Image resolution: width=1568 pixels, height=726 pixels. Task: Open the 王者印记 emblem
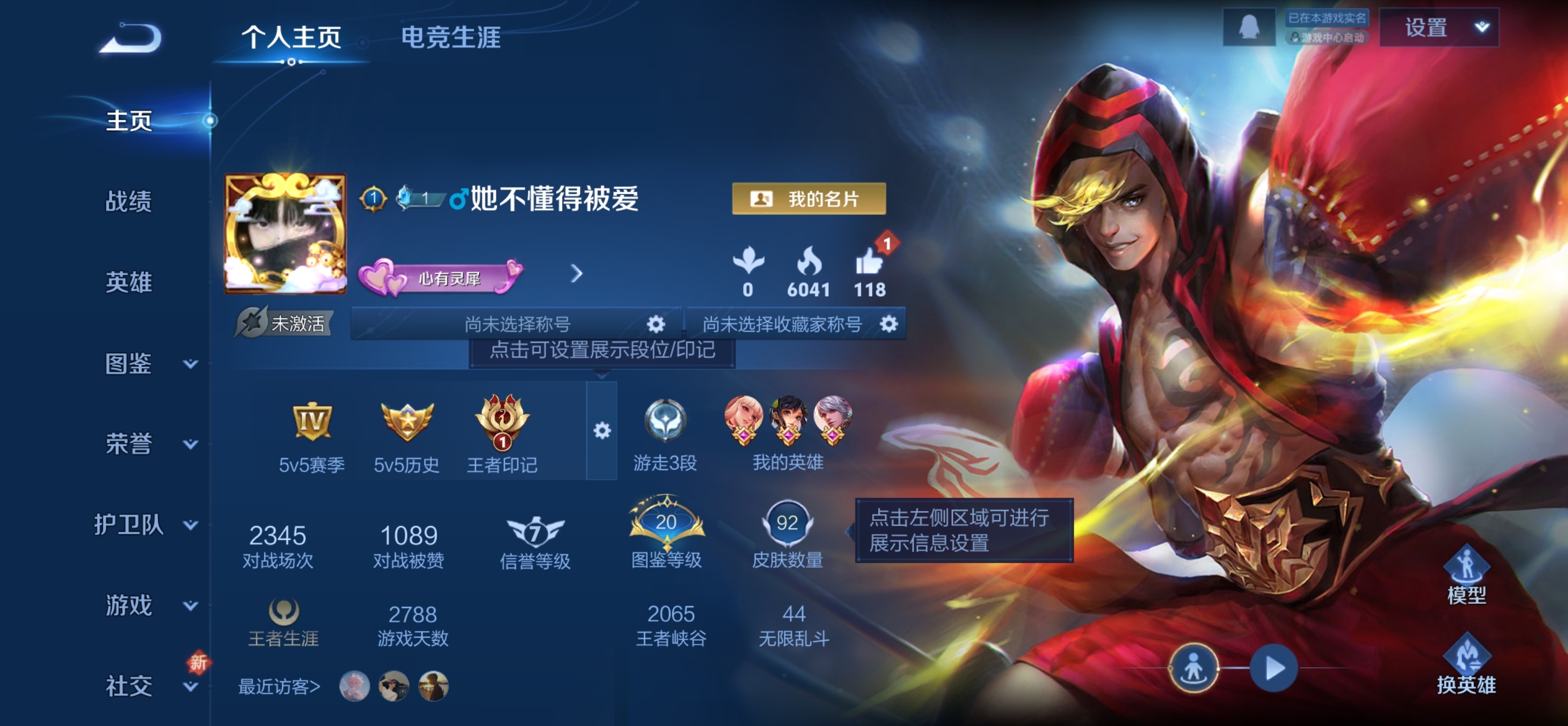(x=502, y=421)
